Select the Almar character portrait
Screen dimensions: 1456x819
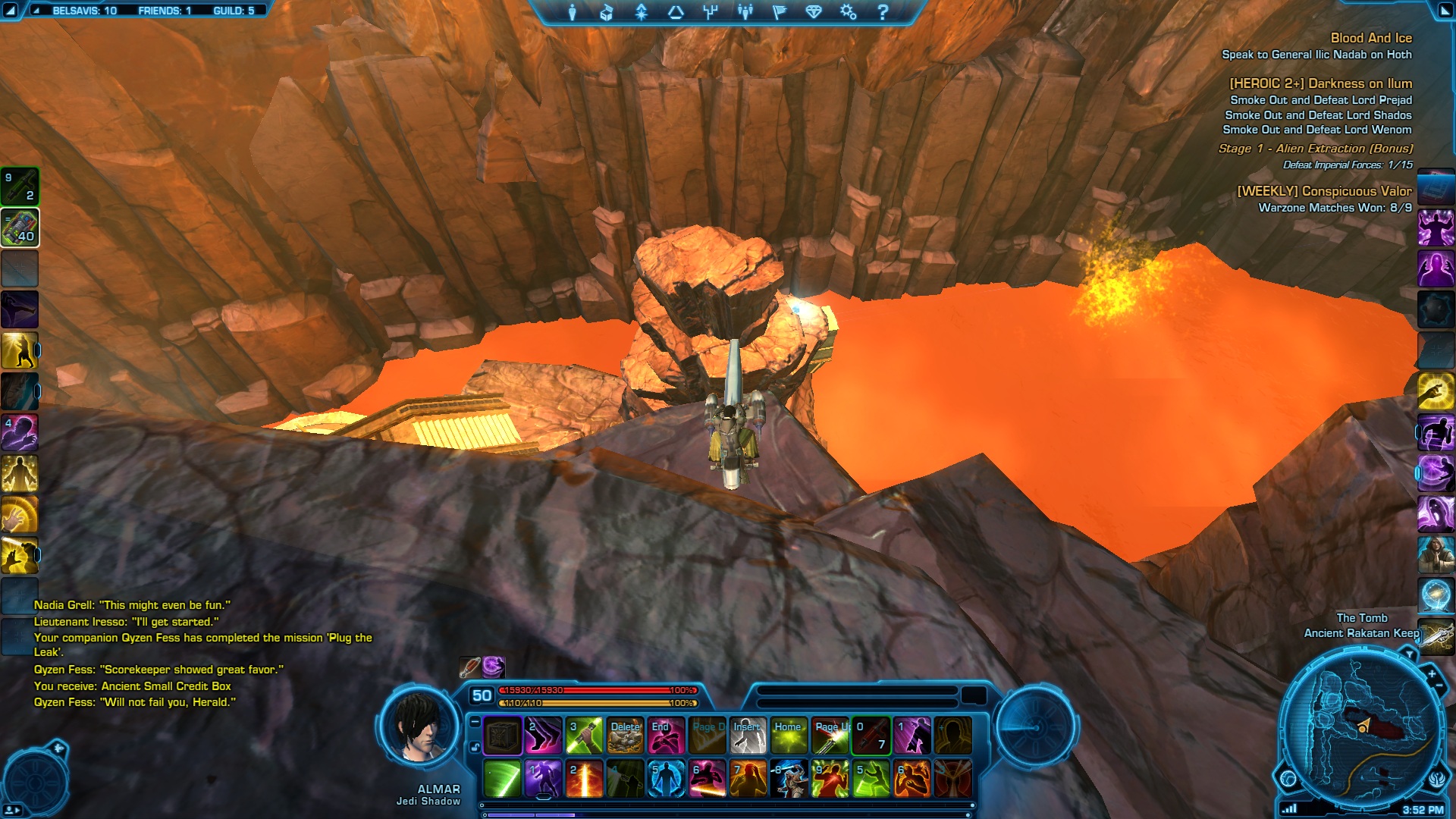pos(419,728)
